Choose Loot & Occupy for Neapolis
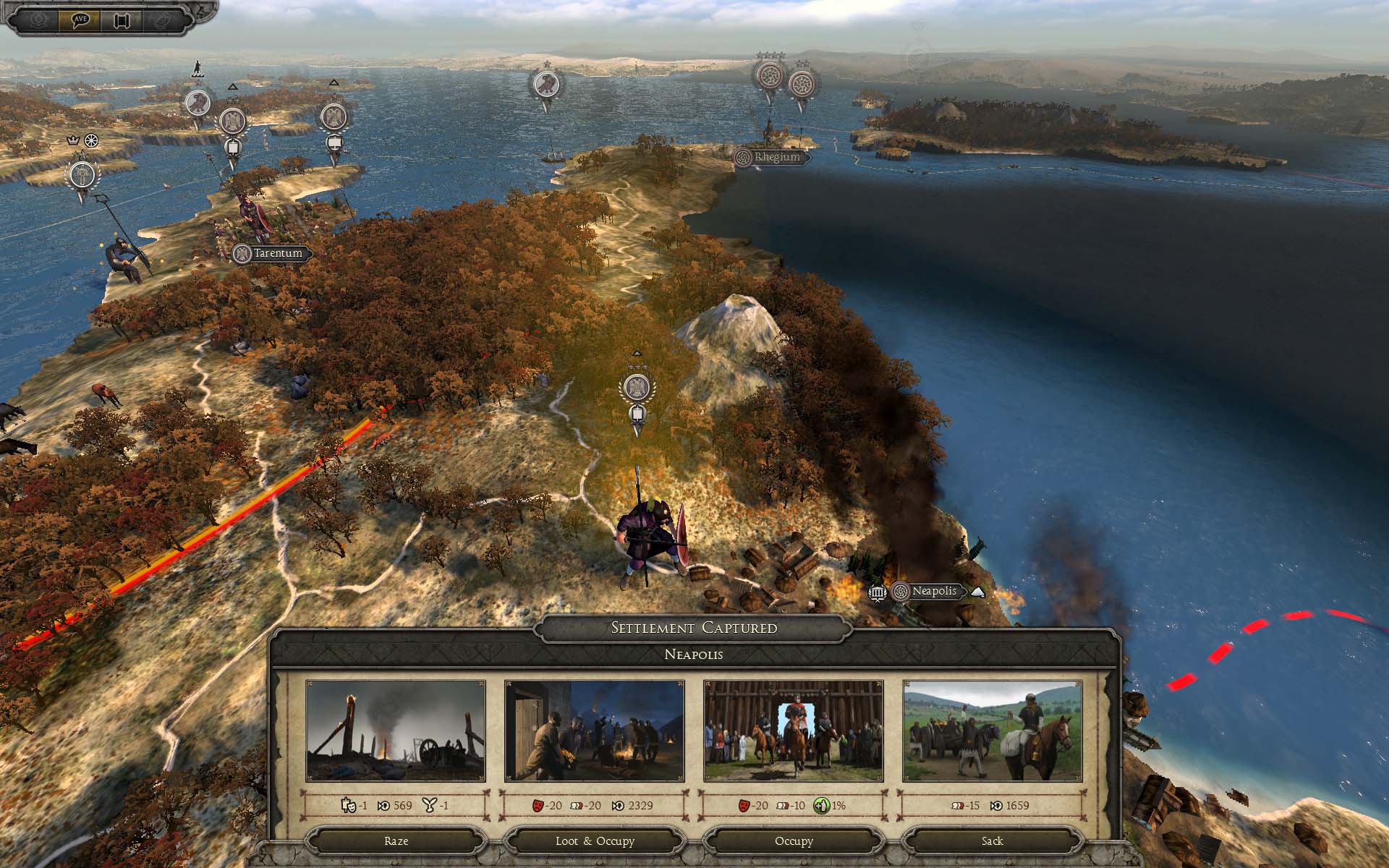 click(x=595, y=841)
